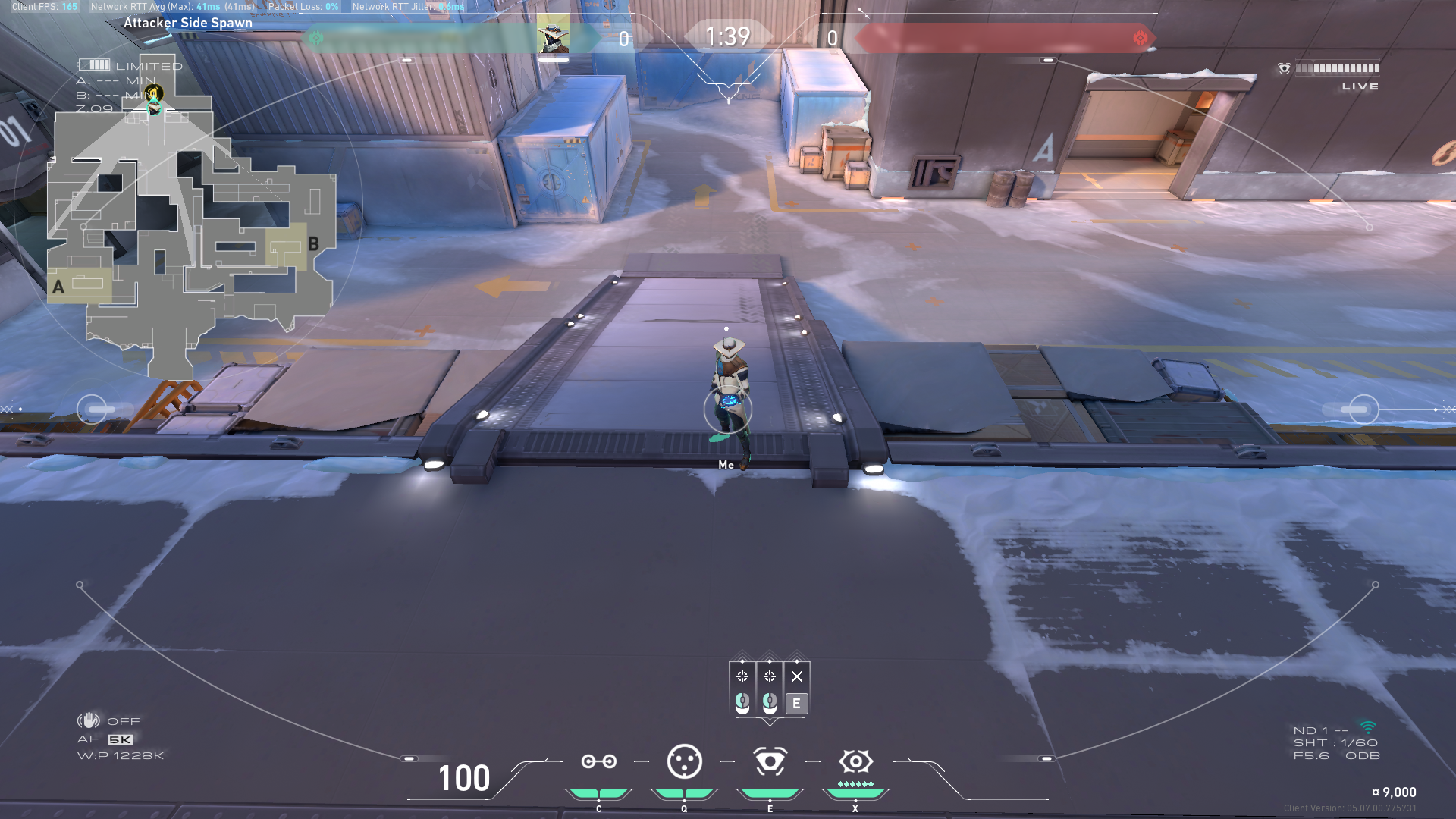Click the Attacker Side Spawn label
The height and width of the screenshot is (819, 1456).
189,23
